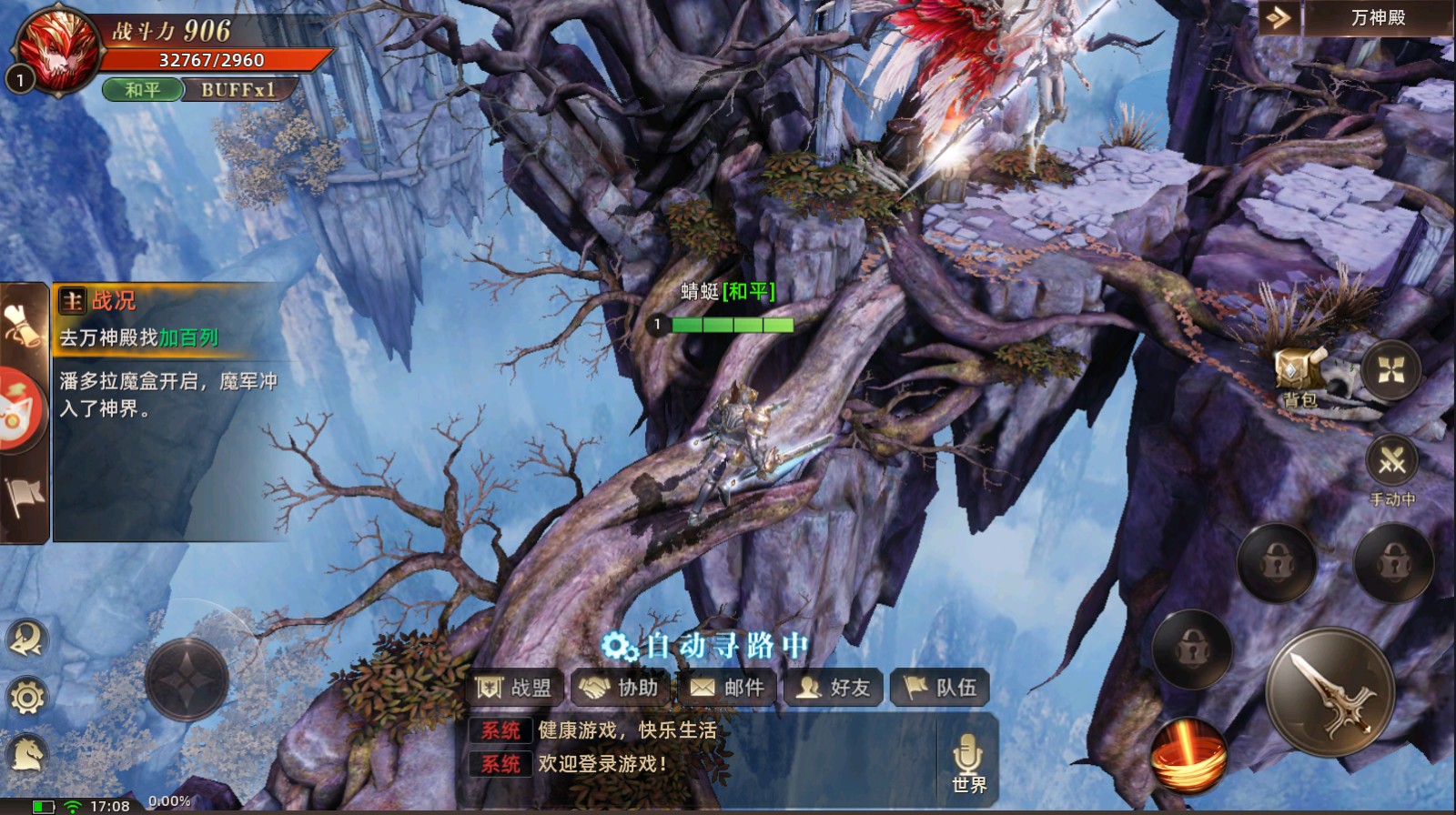The width and height of the screenshot is (1456, 815).
Task: Use the main sword attack button
Action: click(1330, 692)
